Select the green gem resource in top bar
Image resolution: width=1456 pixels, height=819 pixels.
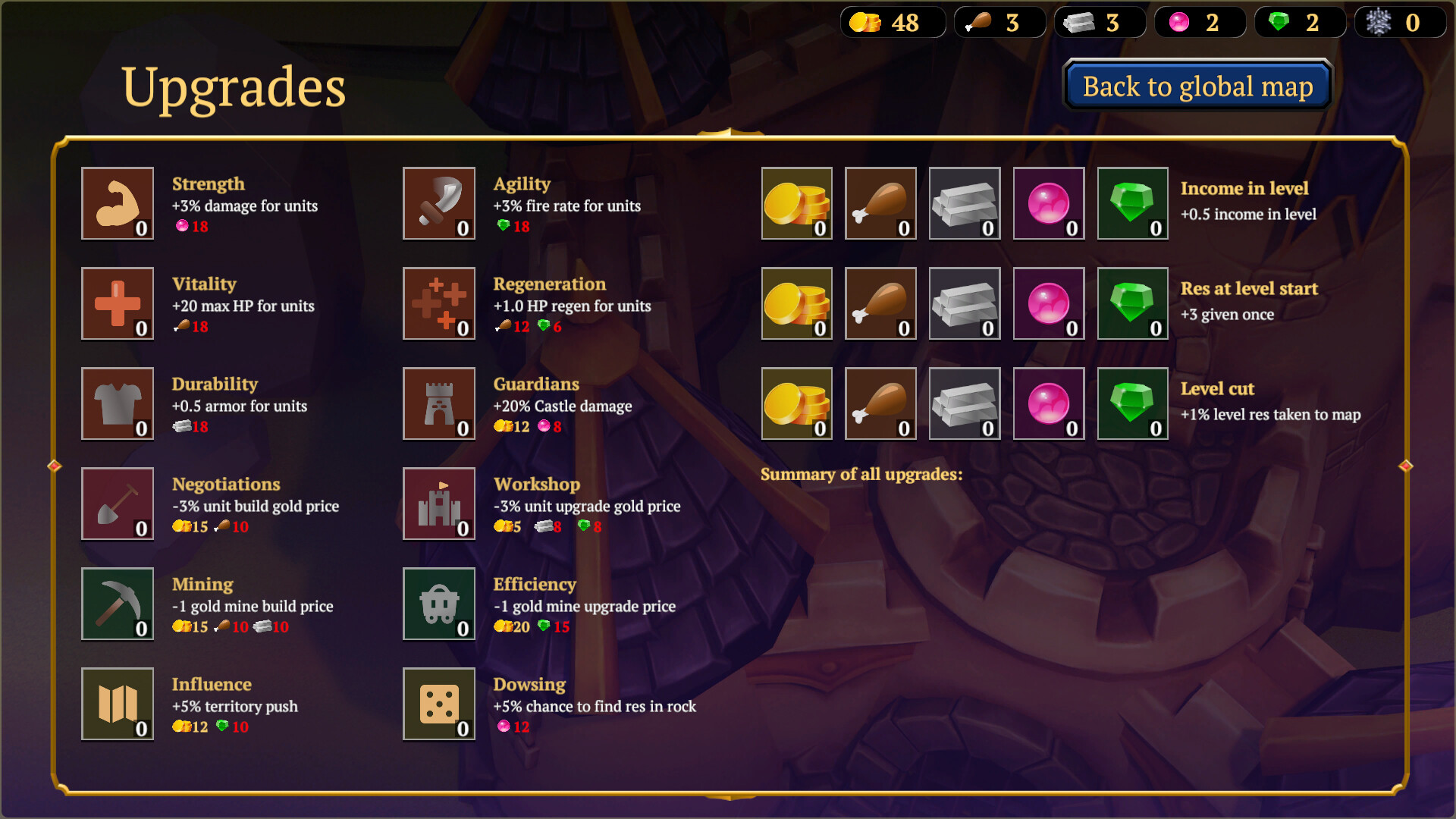[x=1300, y=22]
